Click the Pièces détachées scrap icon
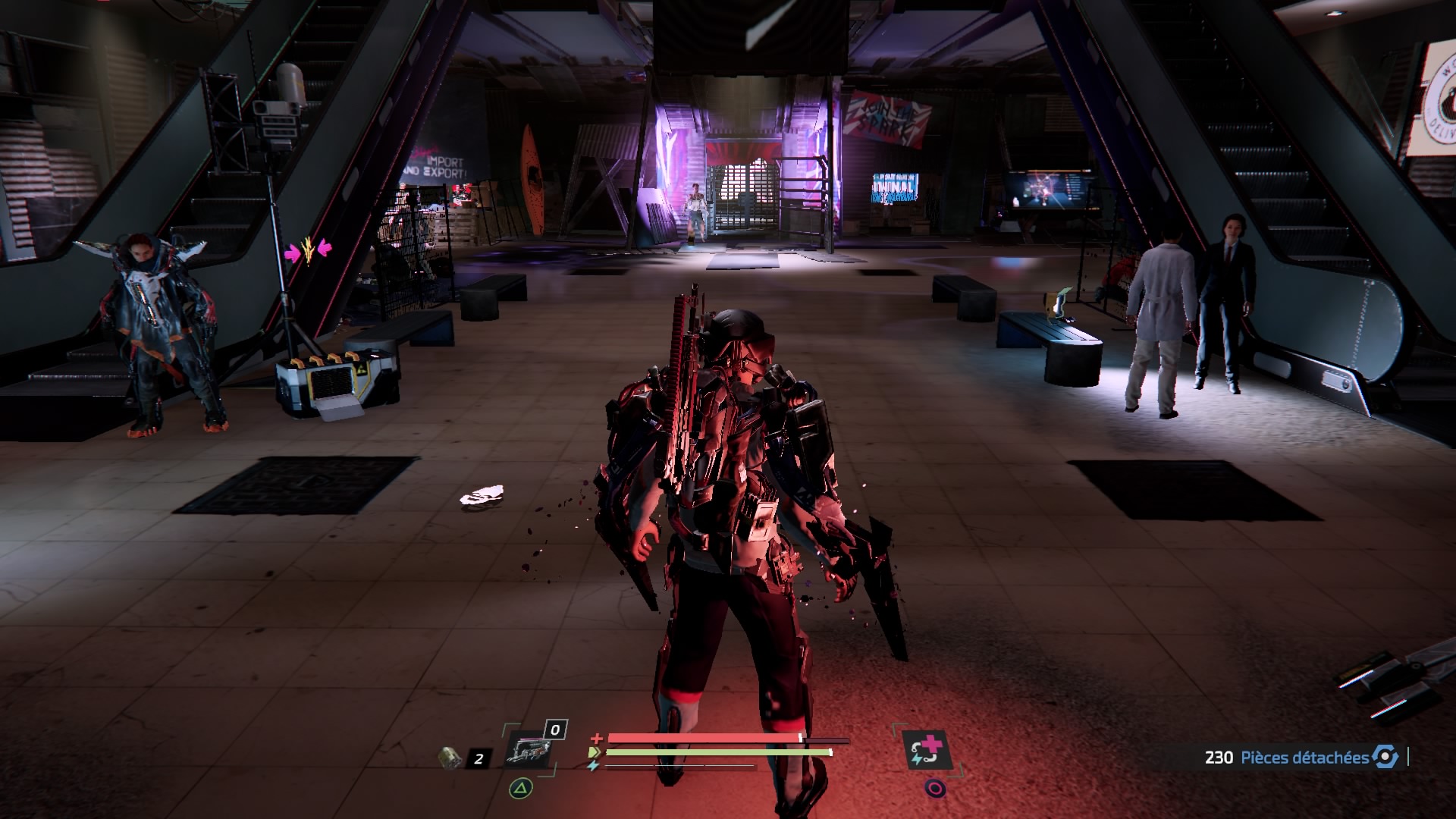Screen dimensions: 1456x819 click(x=1385, y=757)
